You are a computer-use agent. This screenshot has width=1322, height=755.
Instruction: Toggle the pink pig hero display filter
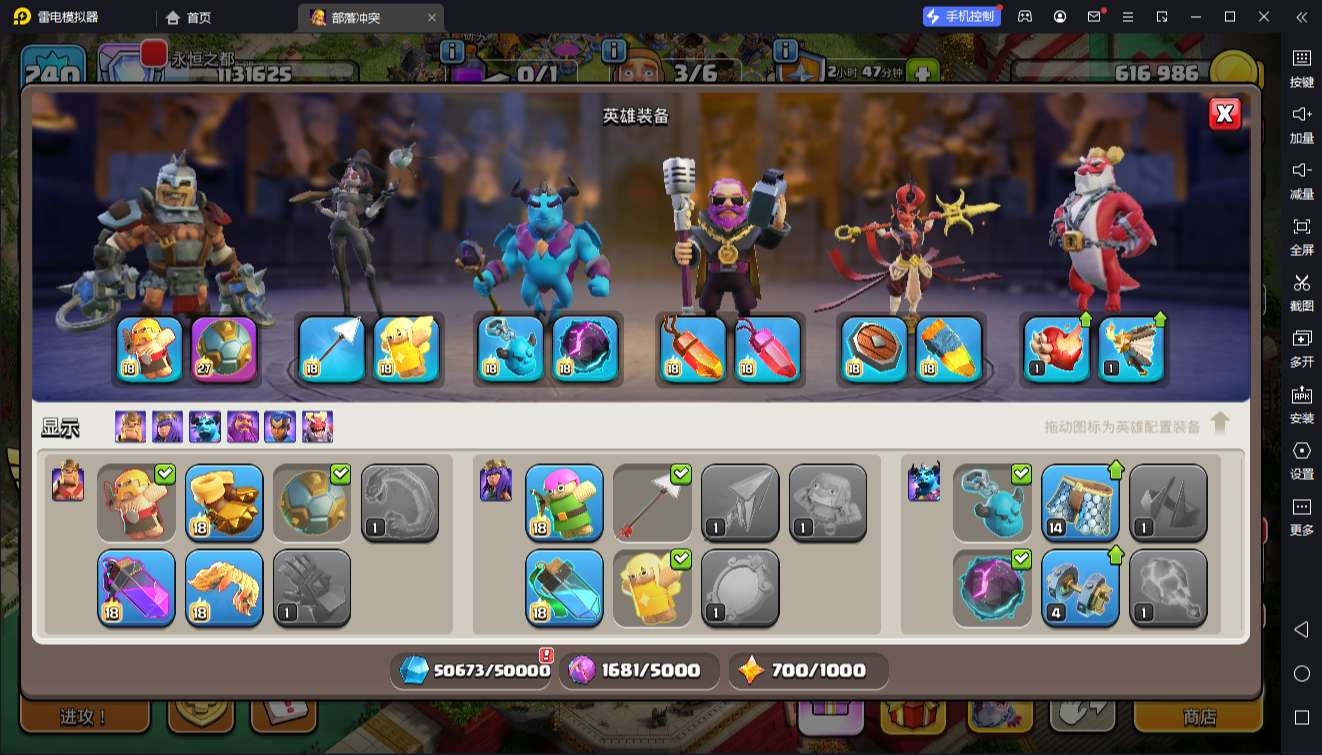317,427
